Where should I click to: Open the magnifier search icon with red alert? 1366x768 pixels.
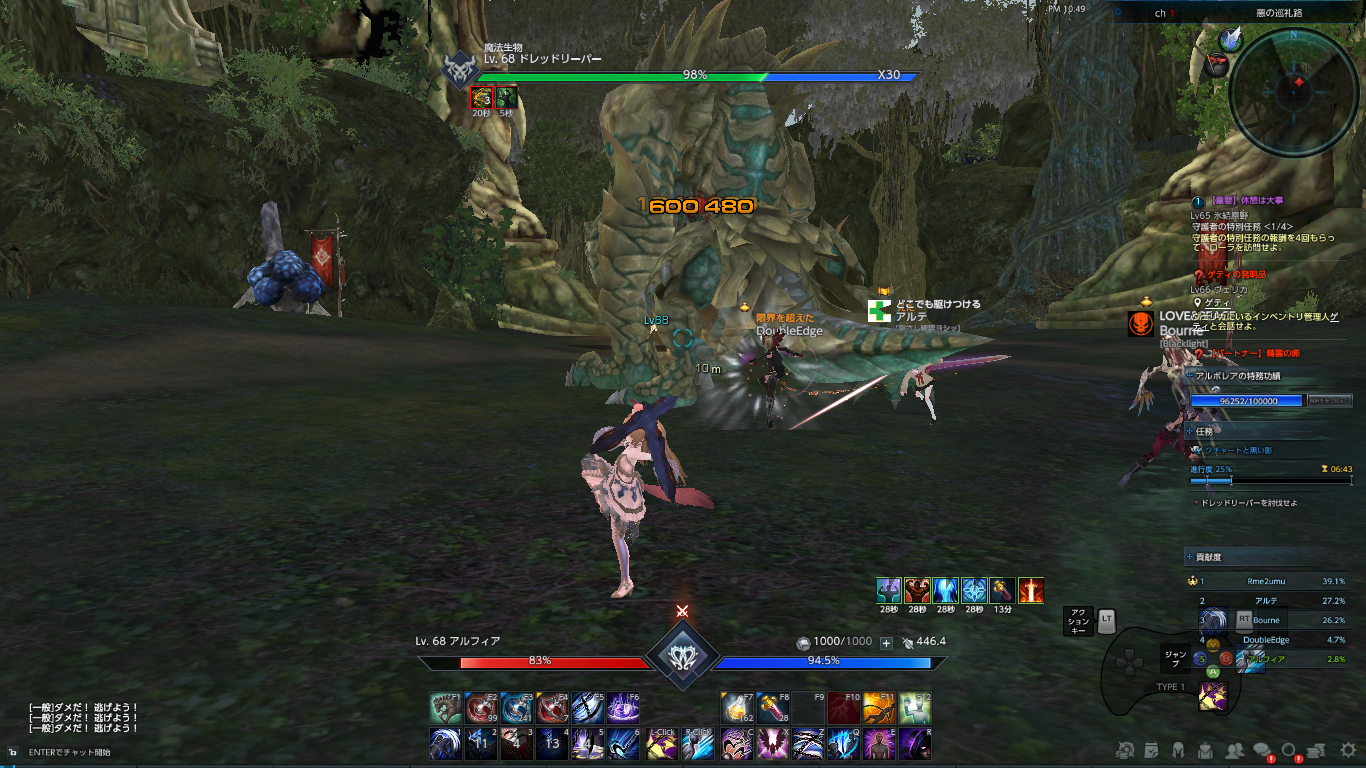1289,748
